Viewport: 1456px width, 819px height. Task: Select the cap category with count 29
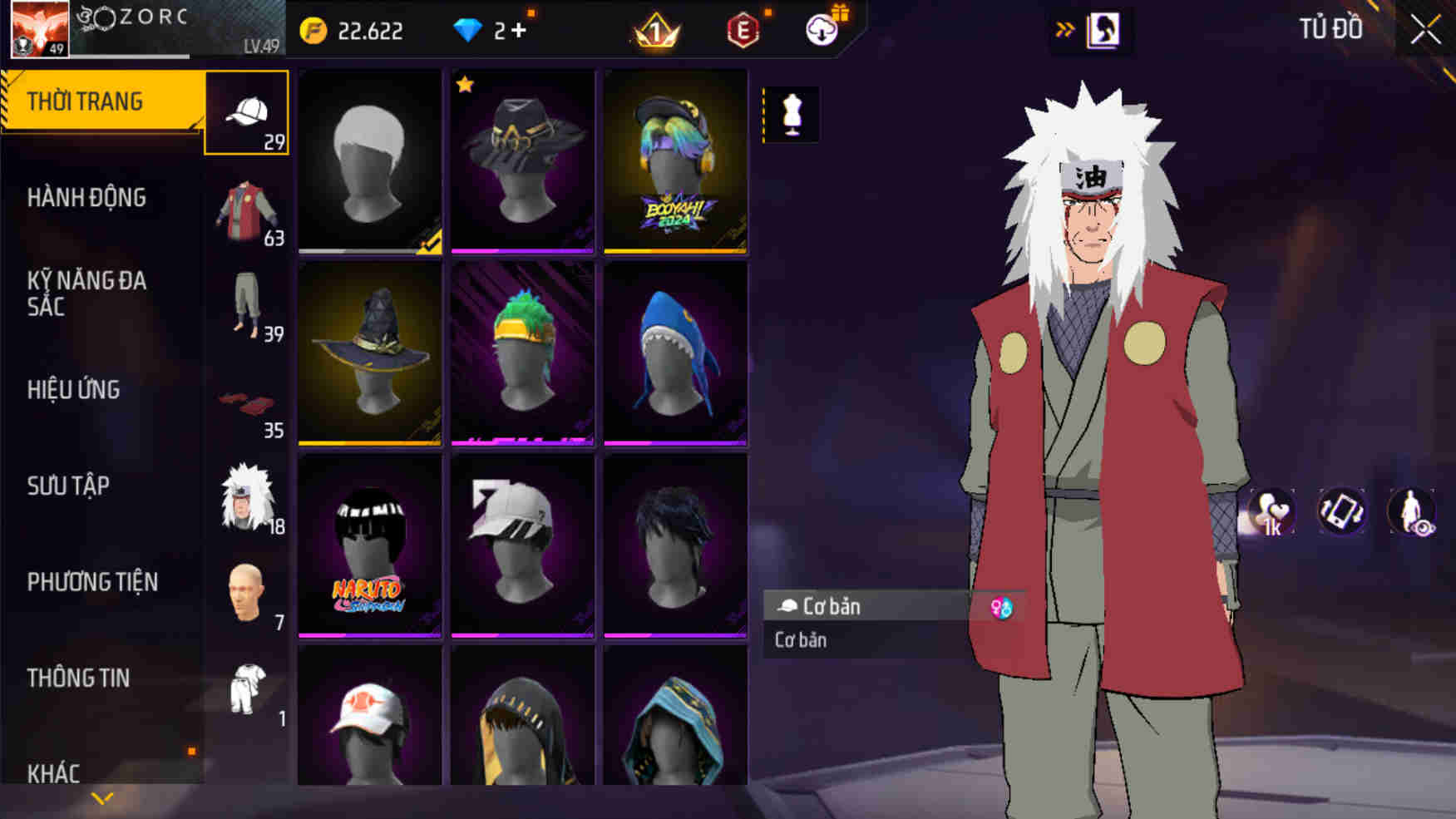click(247, 112)
